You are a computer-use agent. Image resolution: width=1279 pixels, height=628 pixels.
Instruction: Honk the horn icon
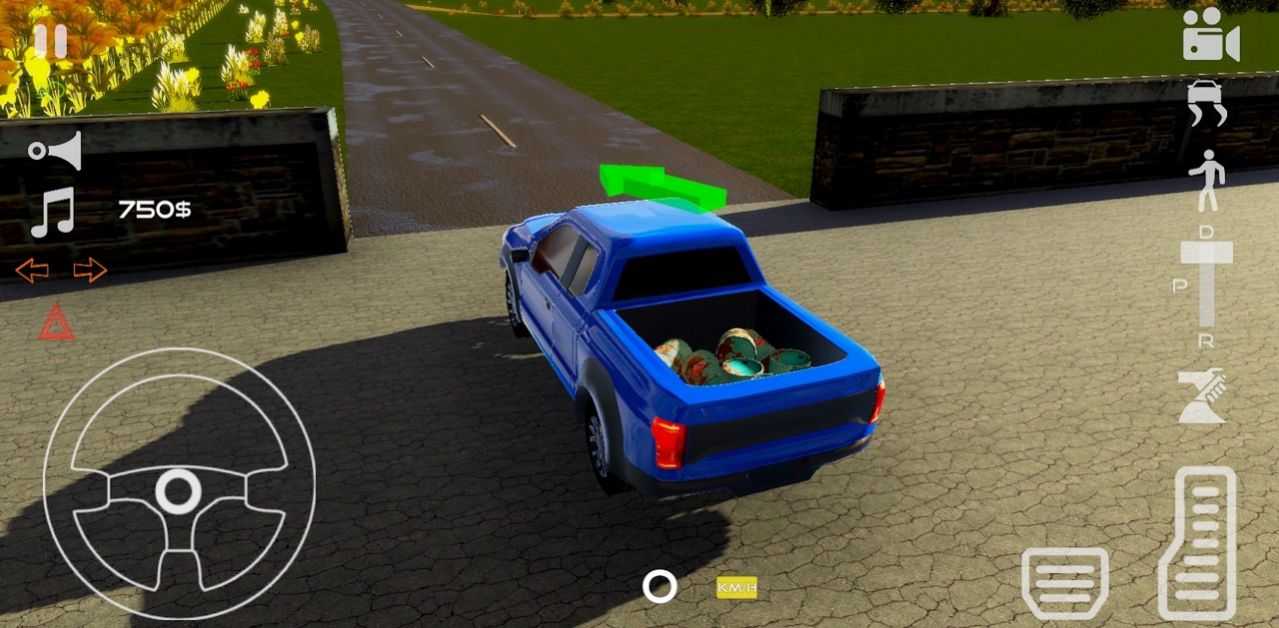[56, 152]
